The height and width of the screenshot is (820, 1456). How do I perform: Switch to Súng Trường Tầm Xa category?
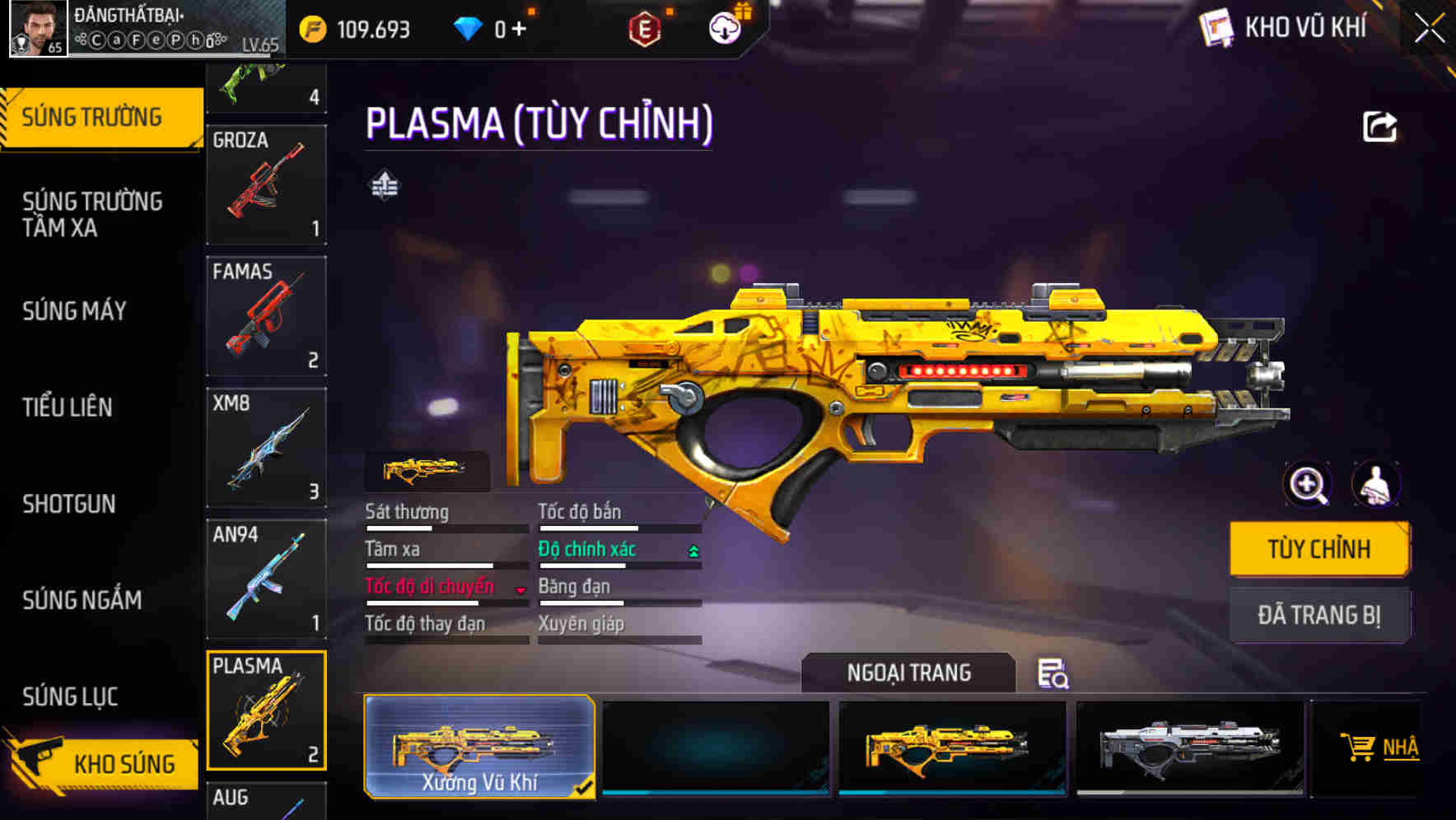tap(92, 214)
